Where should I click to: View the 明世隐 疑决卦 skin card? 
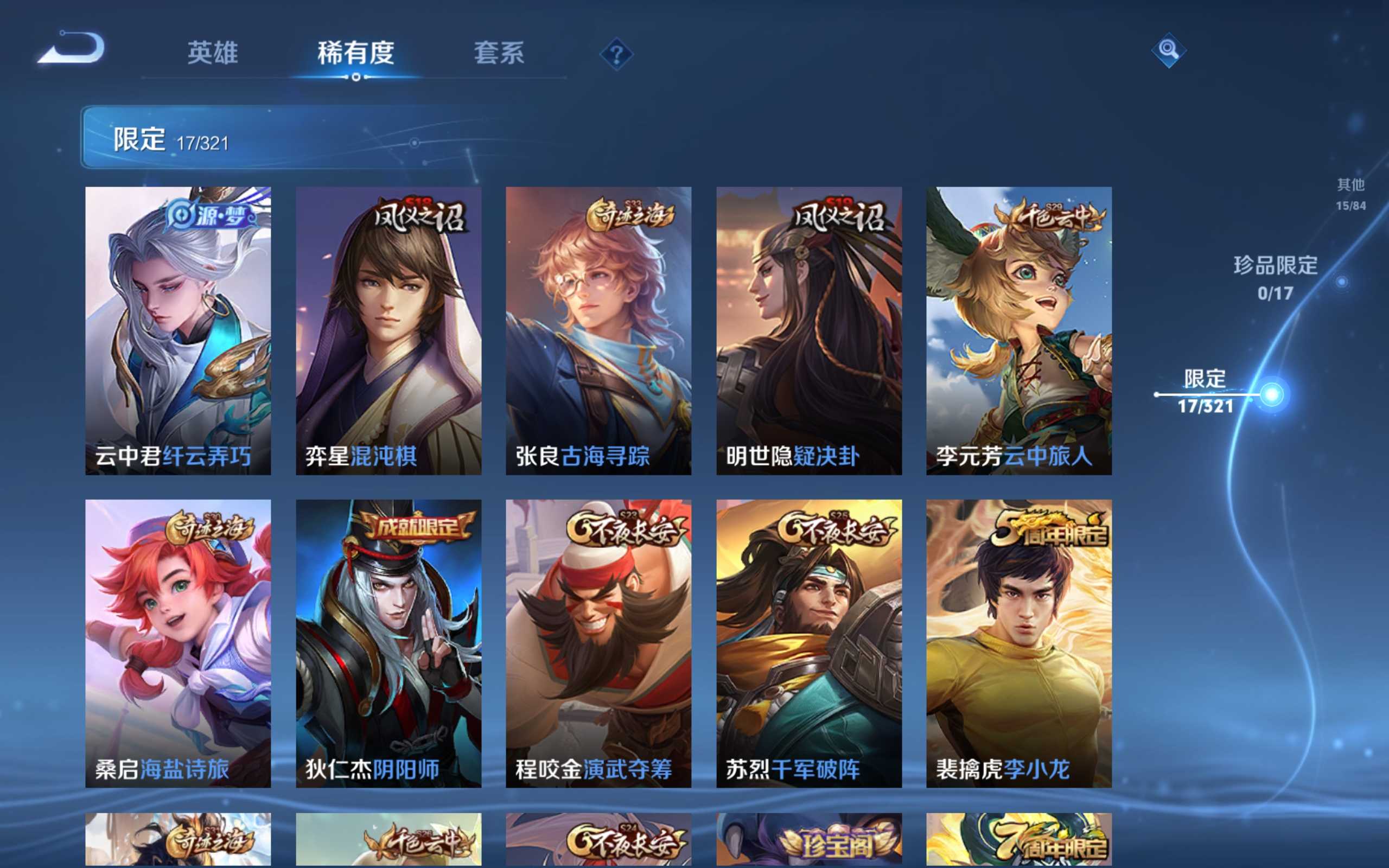809,331
